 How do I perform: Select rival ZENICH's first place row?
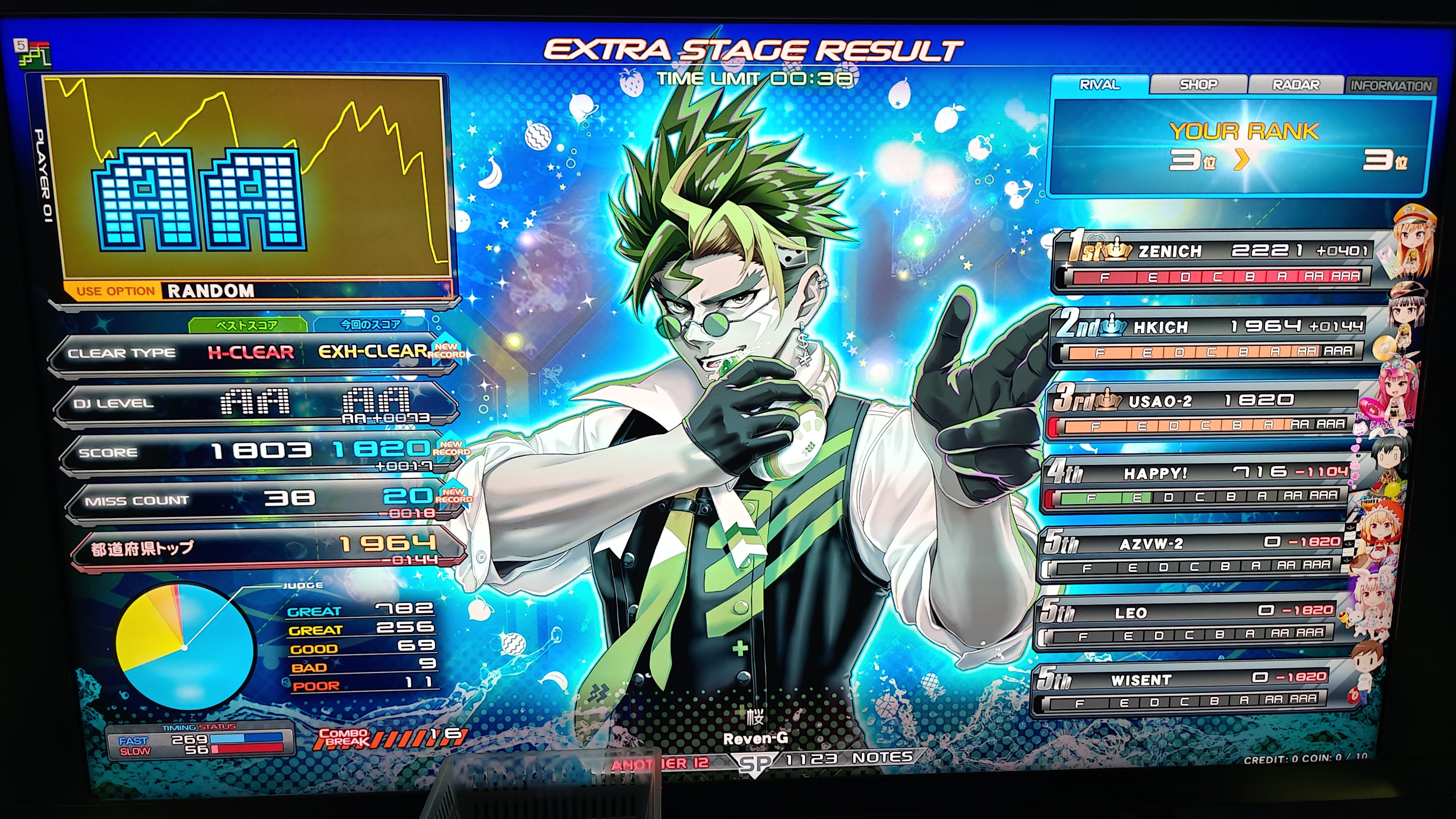[x=1215, y=261]
